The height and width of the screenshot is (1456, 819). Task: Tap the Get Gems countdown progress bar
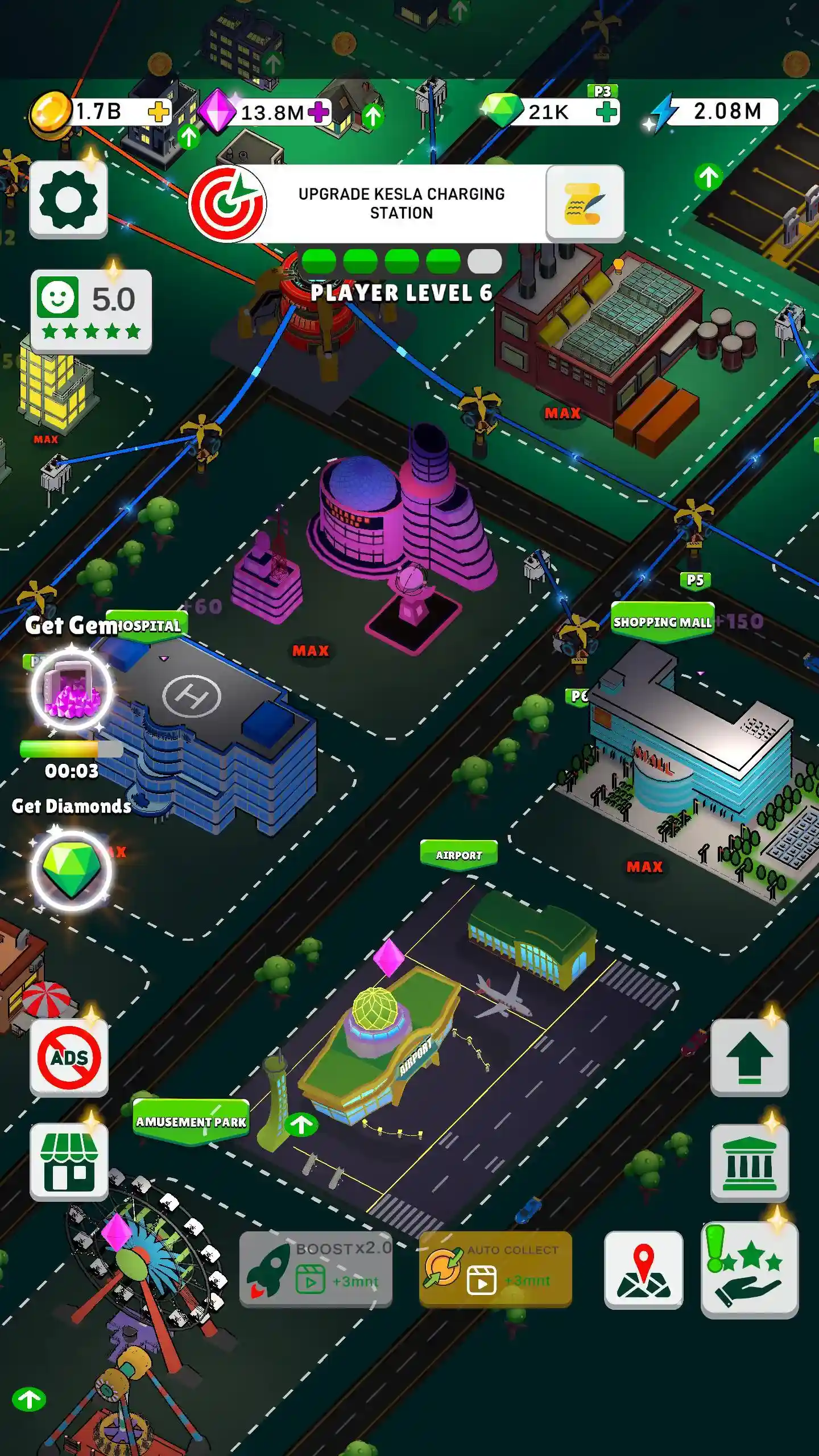pos(70,750)
